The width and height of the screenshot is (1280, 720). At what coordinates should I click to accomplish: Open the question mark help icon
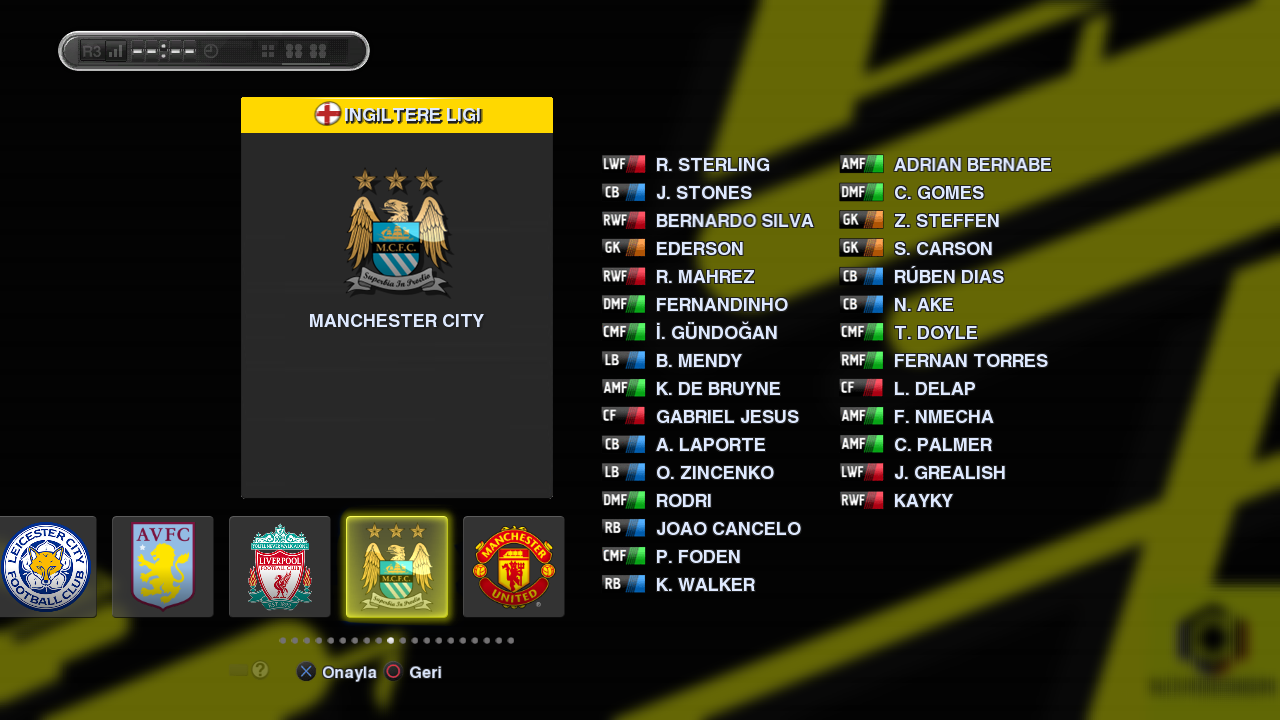(260, 670)
